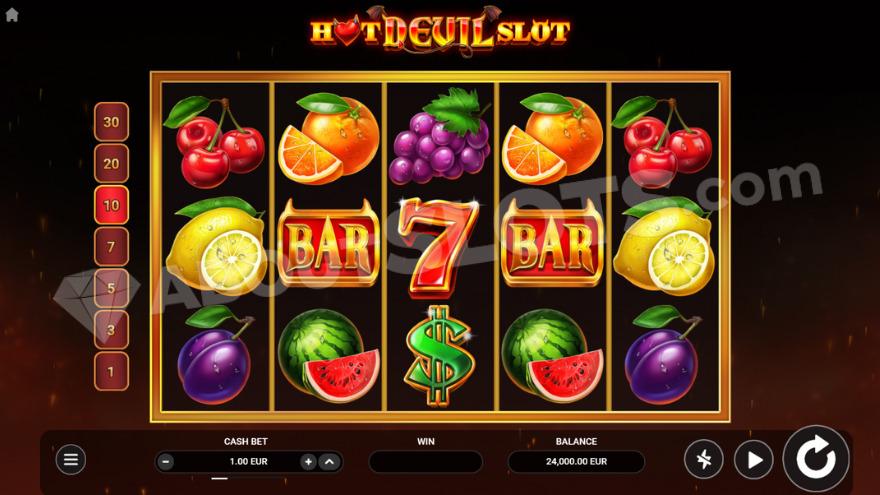Expand the cash bet options arrow

(329, 462)
